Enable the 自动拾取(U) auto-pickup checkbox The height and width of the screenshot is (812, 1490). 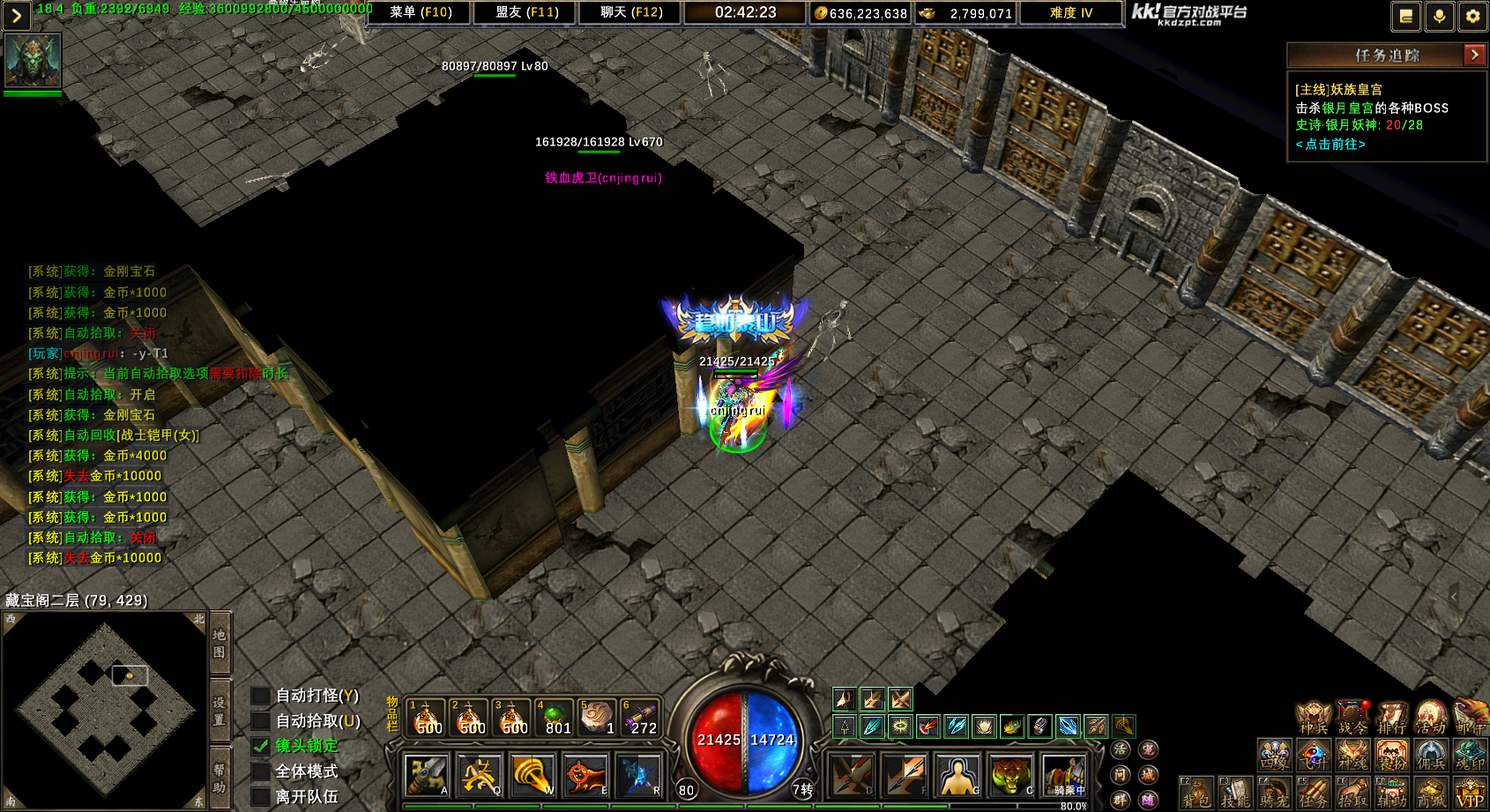click(x=261, y=721)
